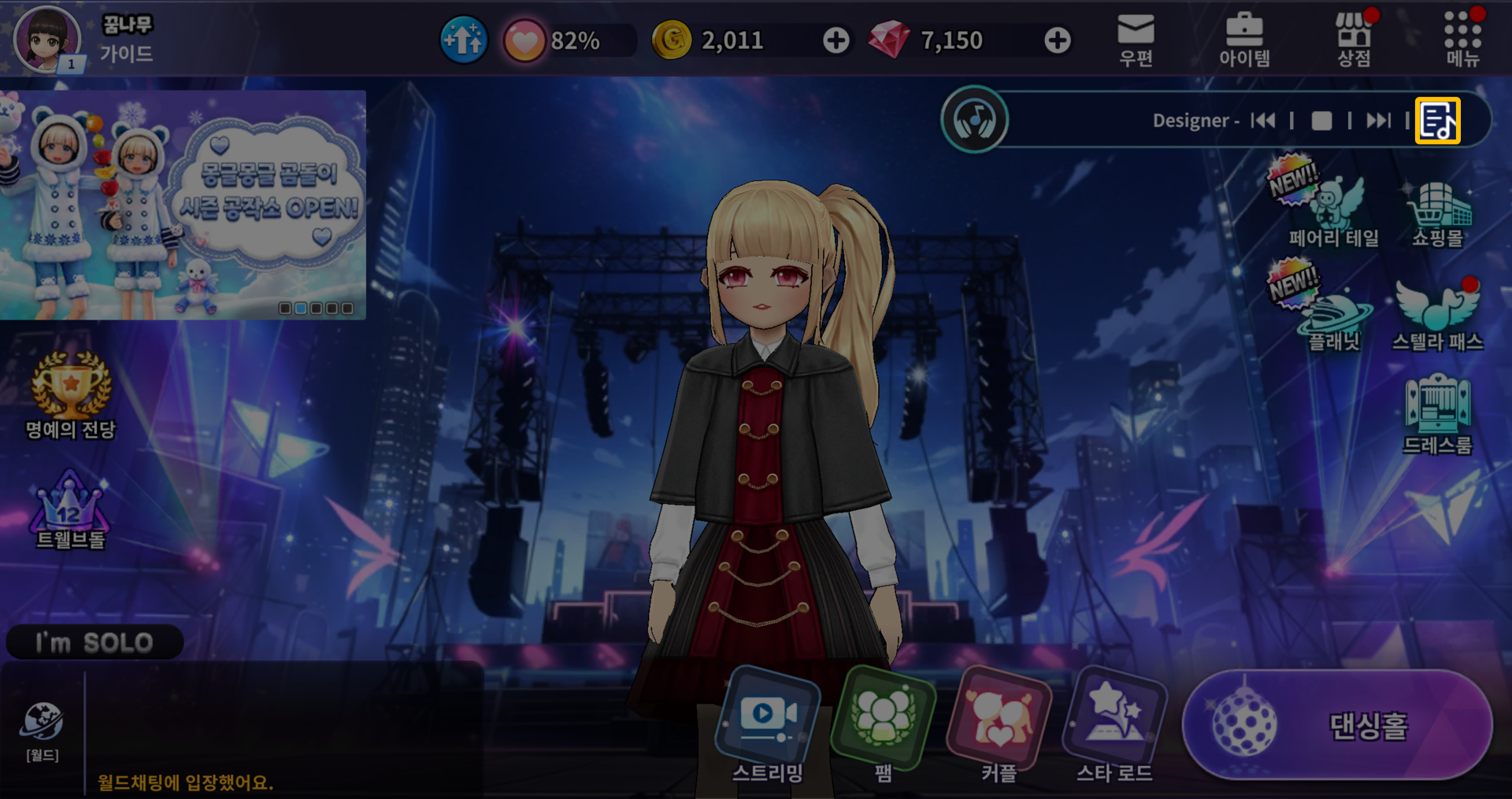Image resolution: width=1512 pixels, height=799 pixels.
Task: View the bear costume event banner
Action: pos(183,205)
